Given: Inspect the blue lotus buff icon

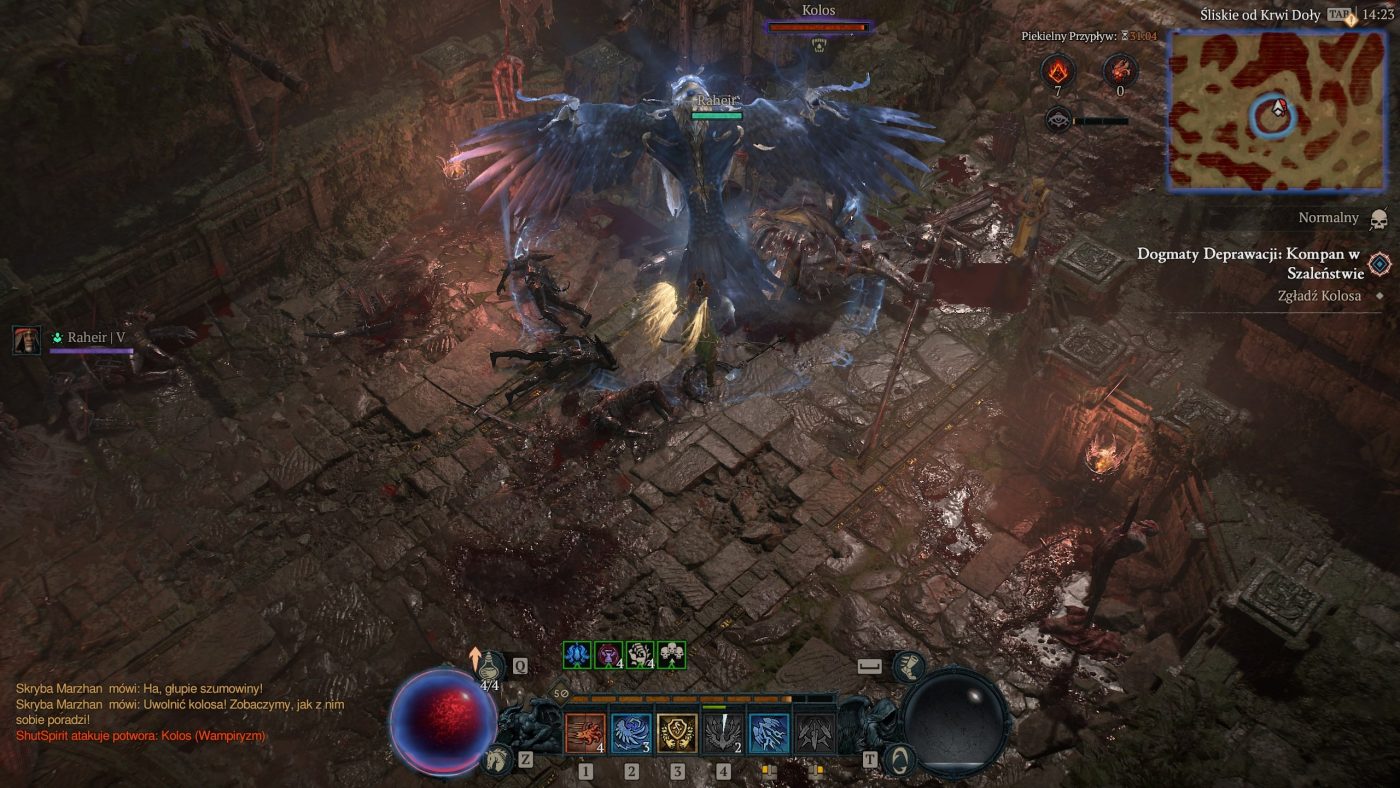Looking at the screenshot, I should click(x=576, y=655).
